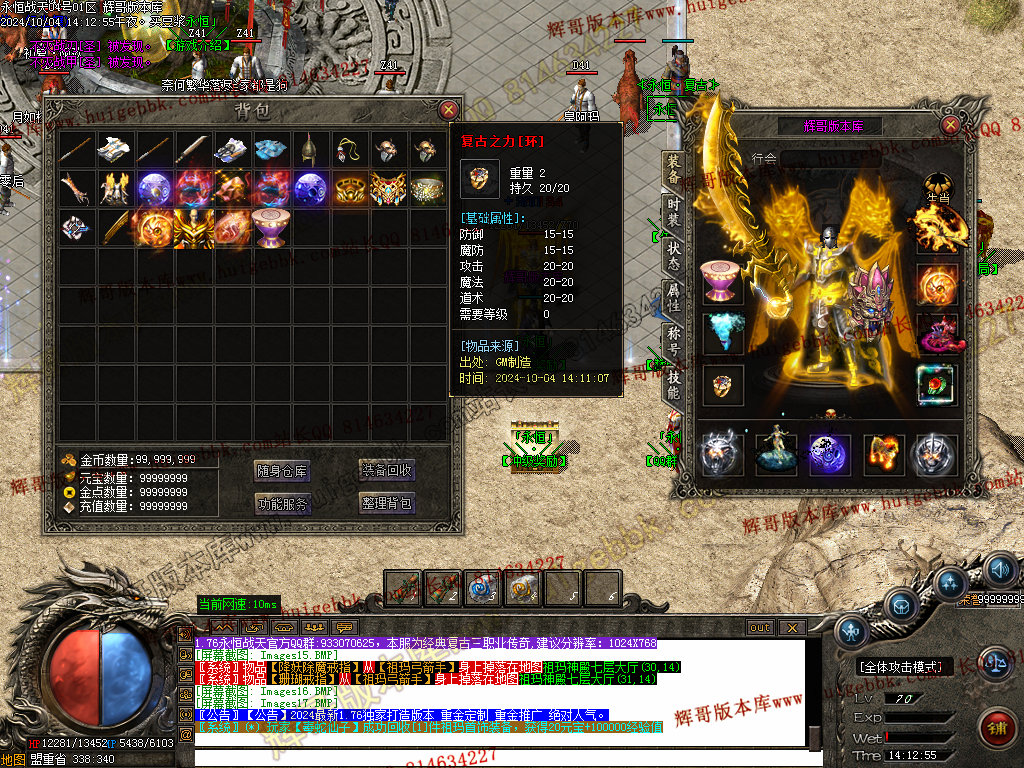1024x768 pixels.
Task: Select the bronze helmet in the backpack
Action: point(310,149)
